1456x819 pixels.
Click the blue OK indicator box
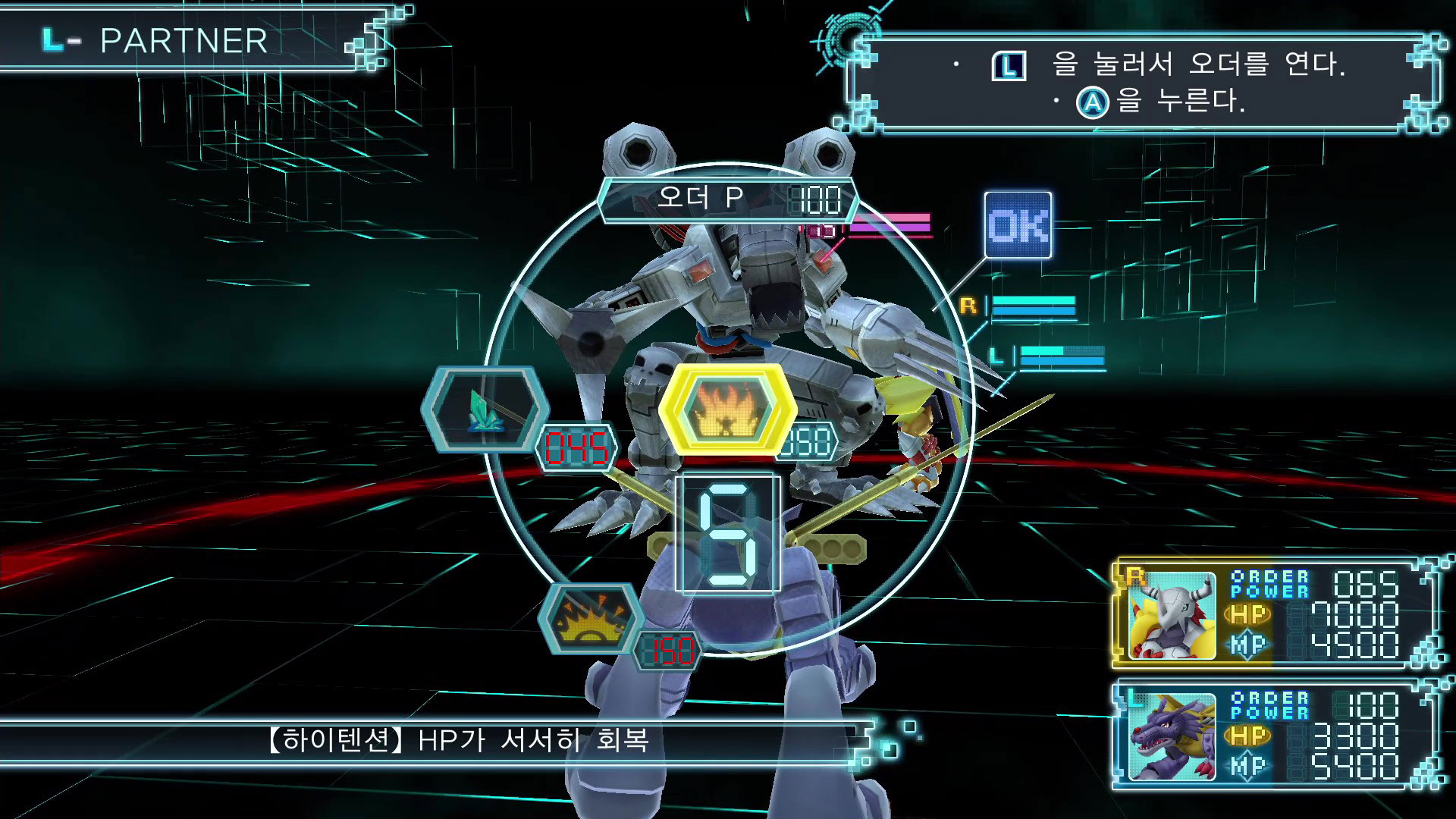1018,225
